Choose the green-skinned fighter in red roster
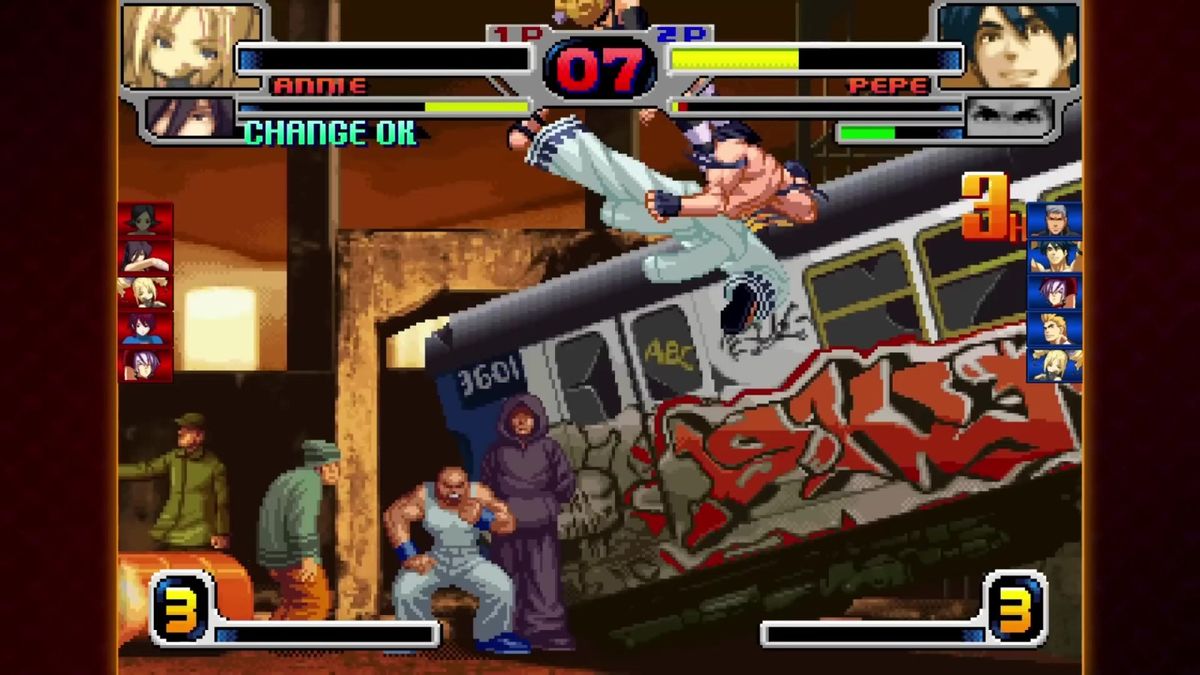The width and height of the screenshot is (1200, 675). (146, 220)
